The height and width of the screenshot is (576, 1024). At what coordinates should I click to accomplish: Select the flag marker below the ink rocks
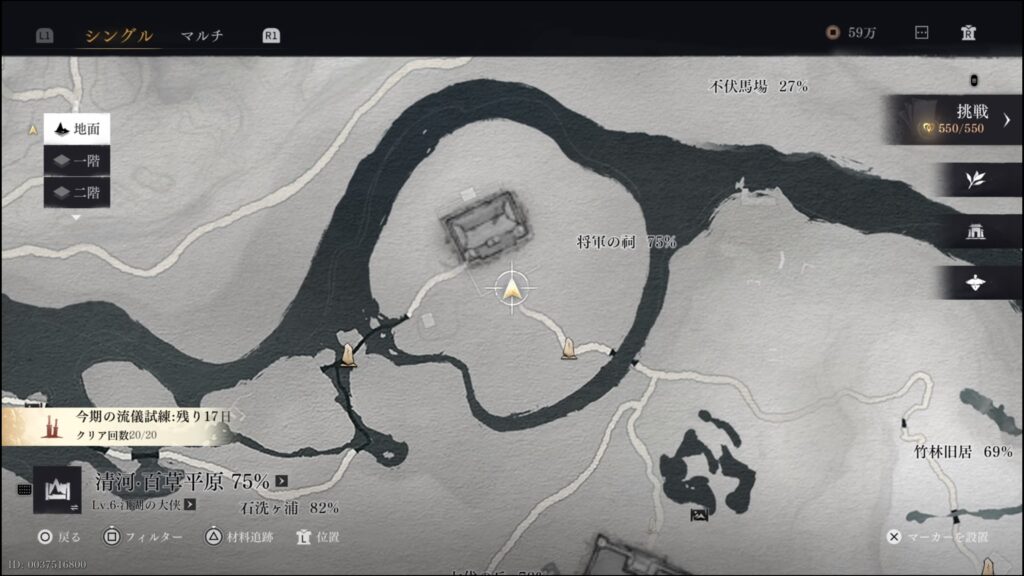tap(699, 516)
